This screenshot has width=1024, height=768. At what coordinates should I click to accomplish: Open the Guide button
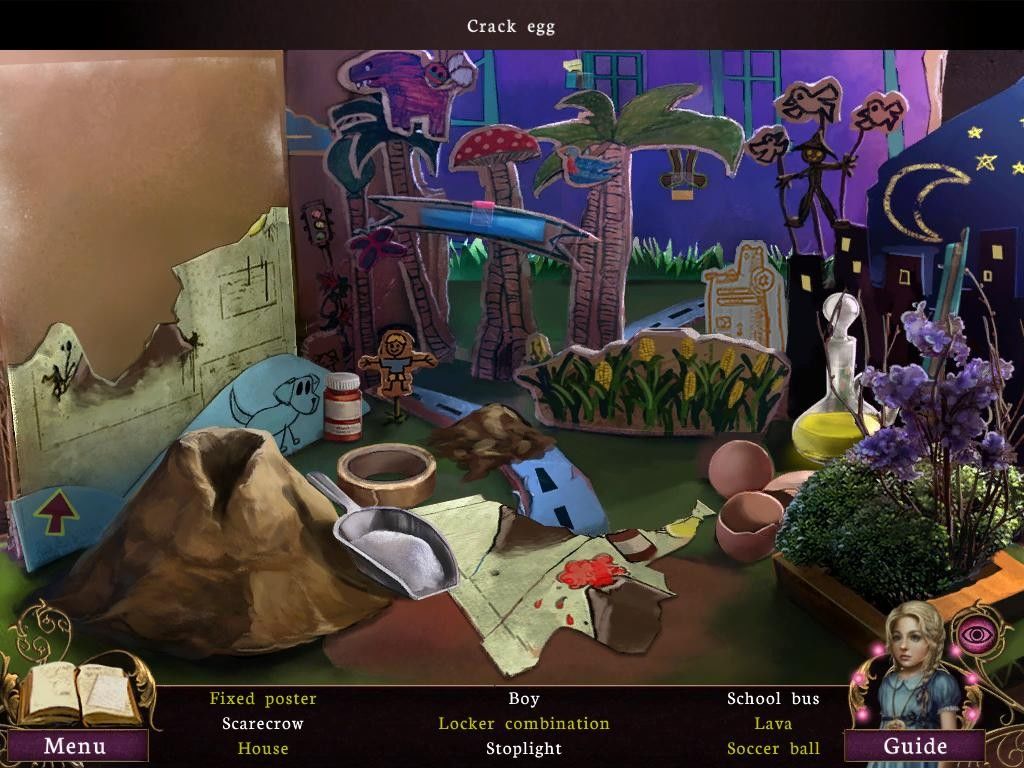(x=914, y=746)
